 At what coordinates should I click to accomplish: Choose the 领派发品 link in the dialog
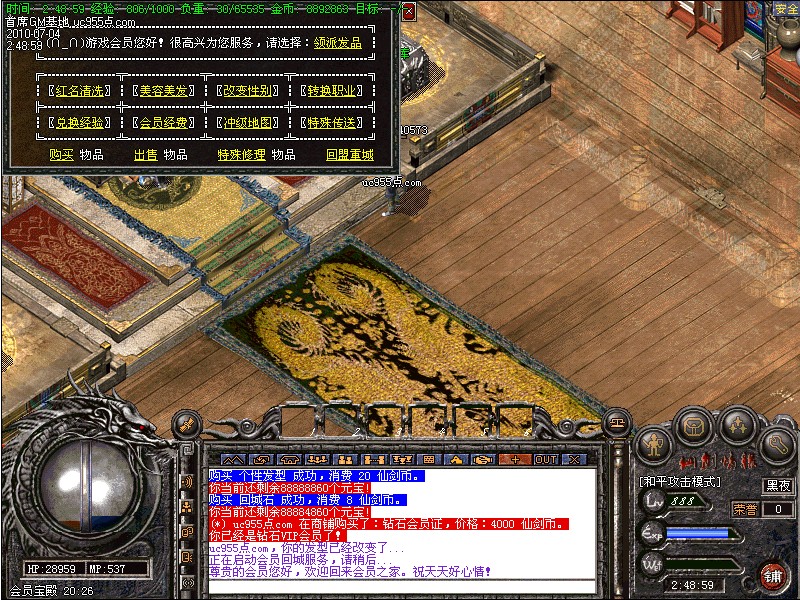338,44
